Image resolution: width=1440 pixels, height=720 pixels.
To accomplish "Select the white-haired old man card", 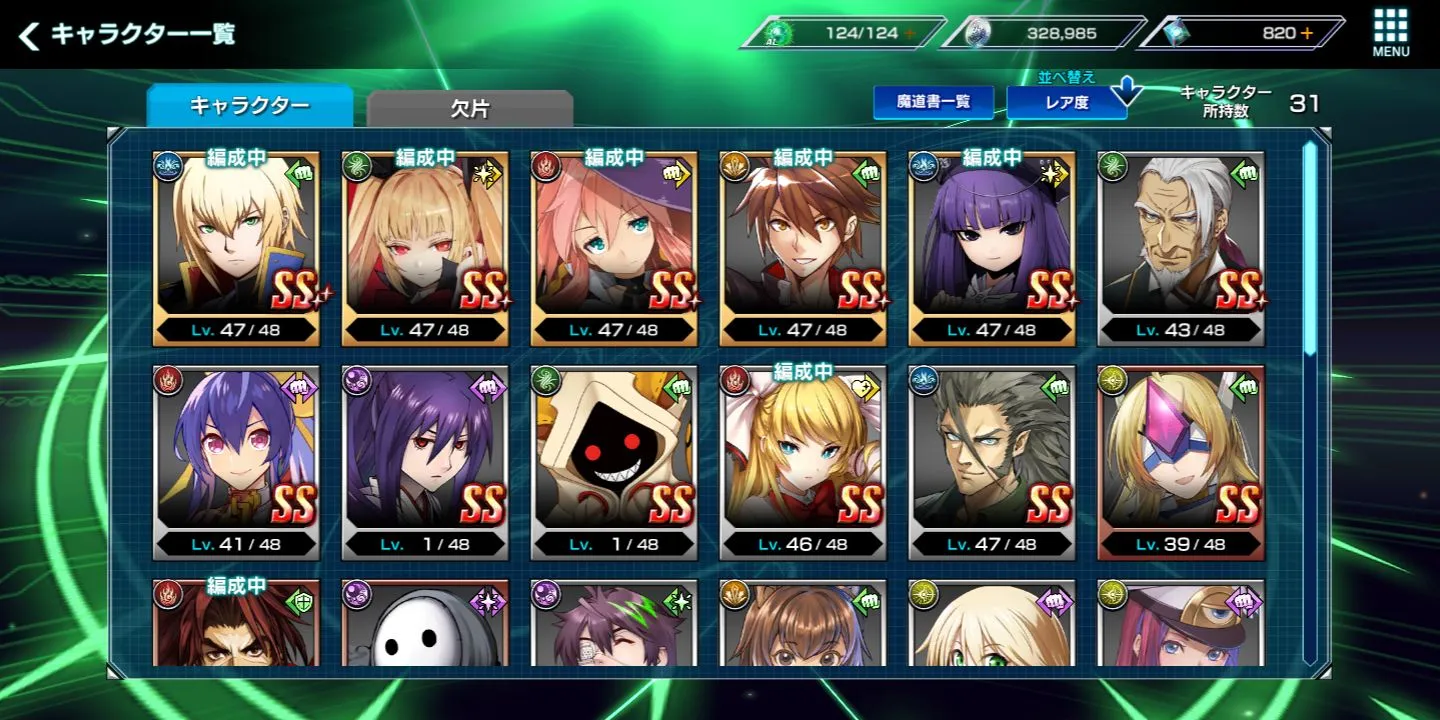I will 1181,249.
